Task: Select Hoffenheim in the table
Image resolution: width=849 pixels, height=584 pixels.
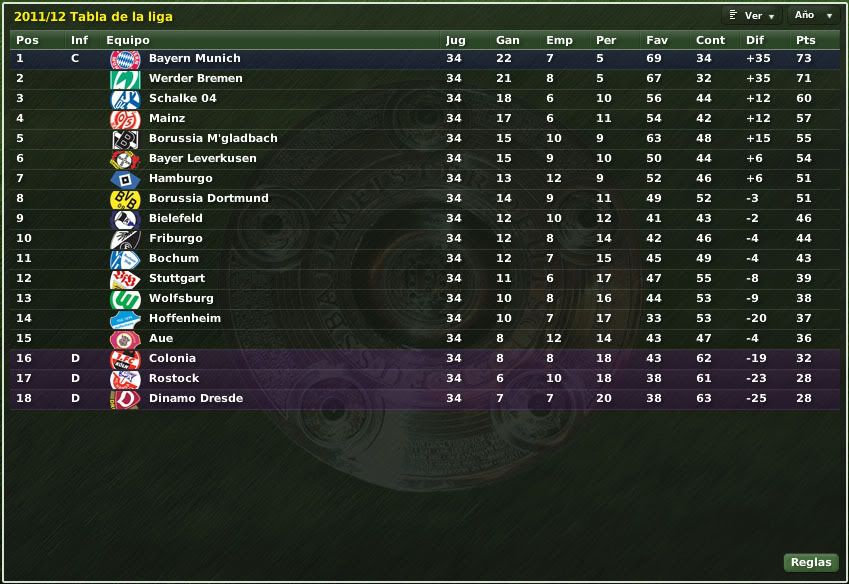Action: tap(184, 319)
